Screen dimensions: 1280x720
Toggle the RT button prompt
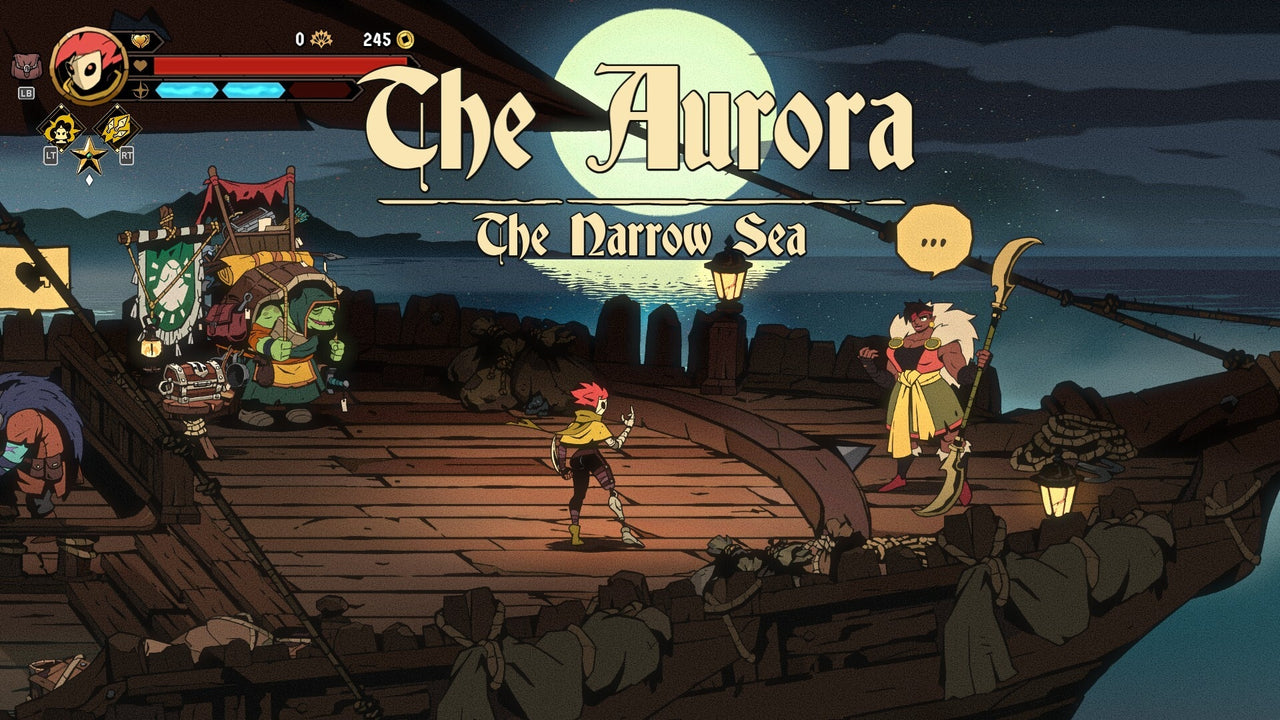(127, 156)
